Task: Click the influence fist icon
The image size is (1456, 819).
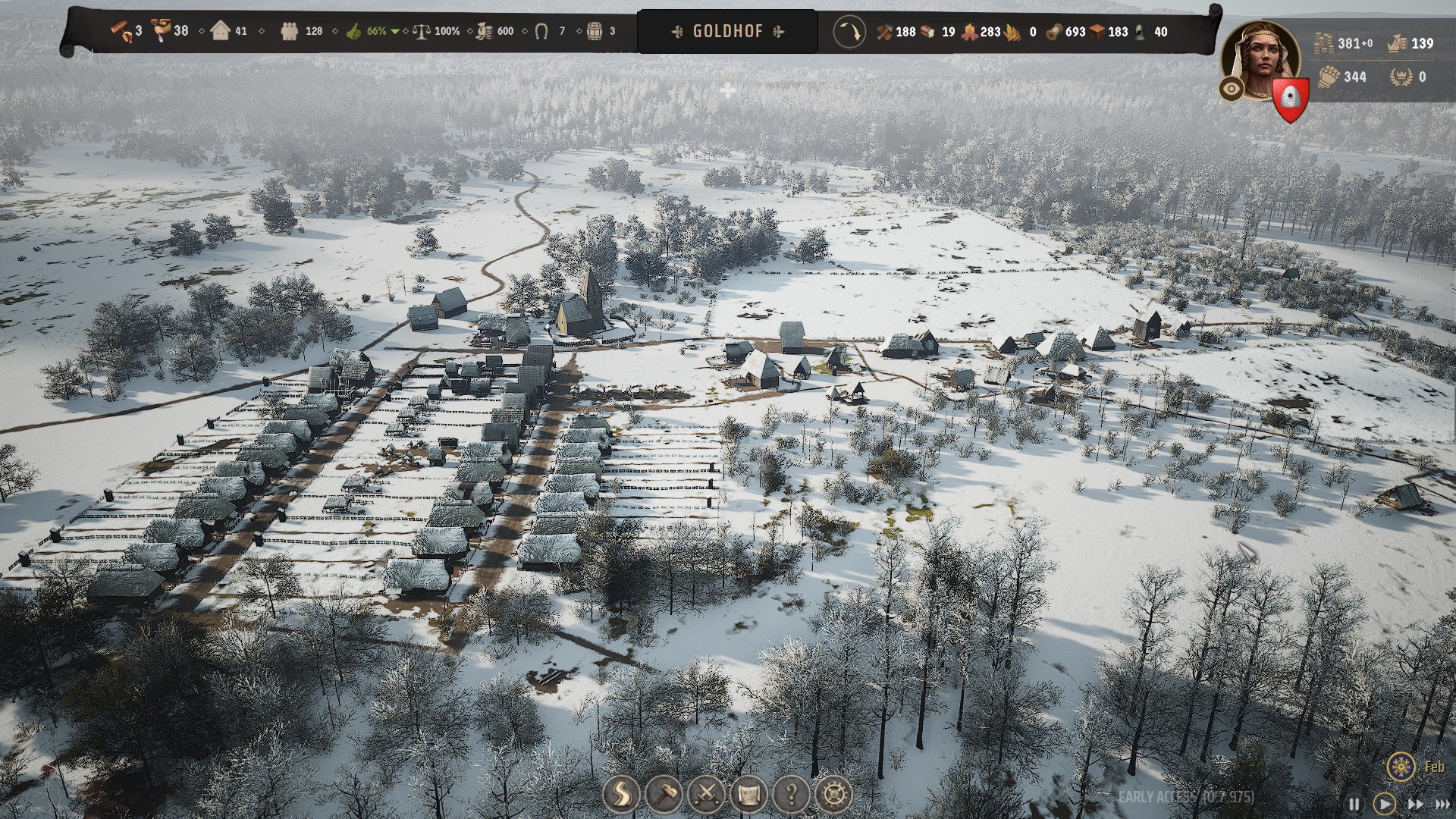Action: coord(1328,76)
